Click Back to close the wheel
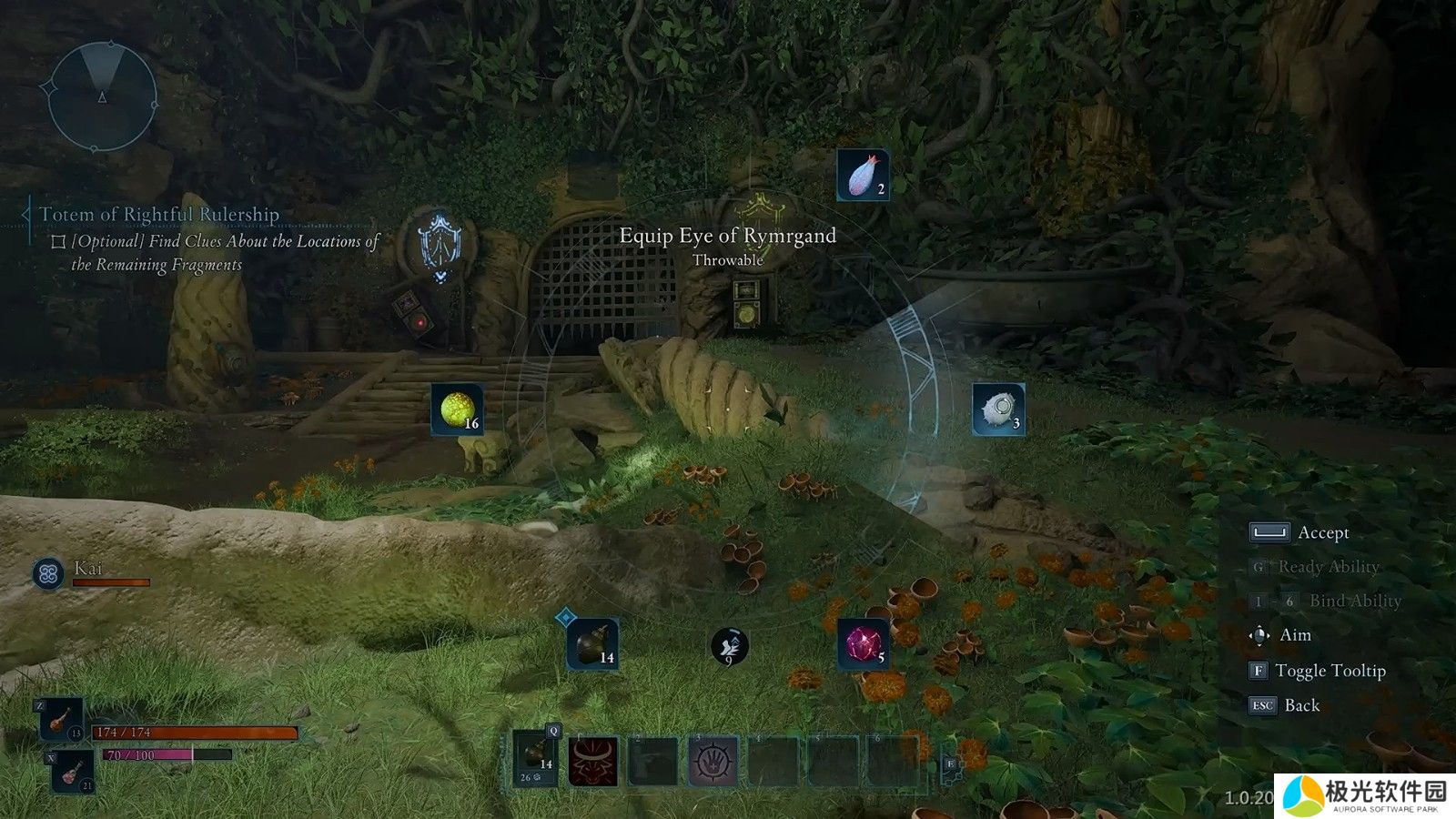Screen dimensions: 1456x819 (1301, 705)
